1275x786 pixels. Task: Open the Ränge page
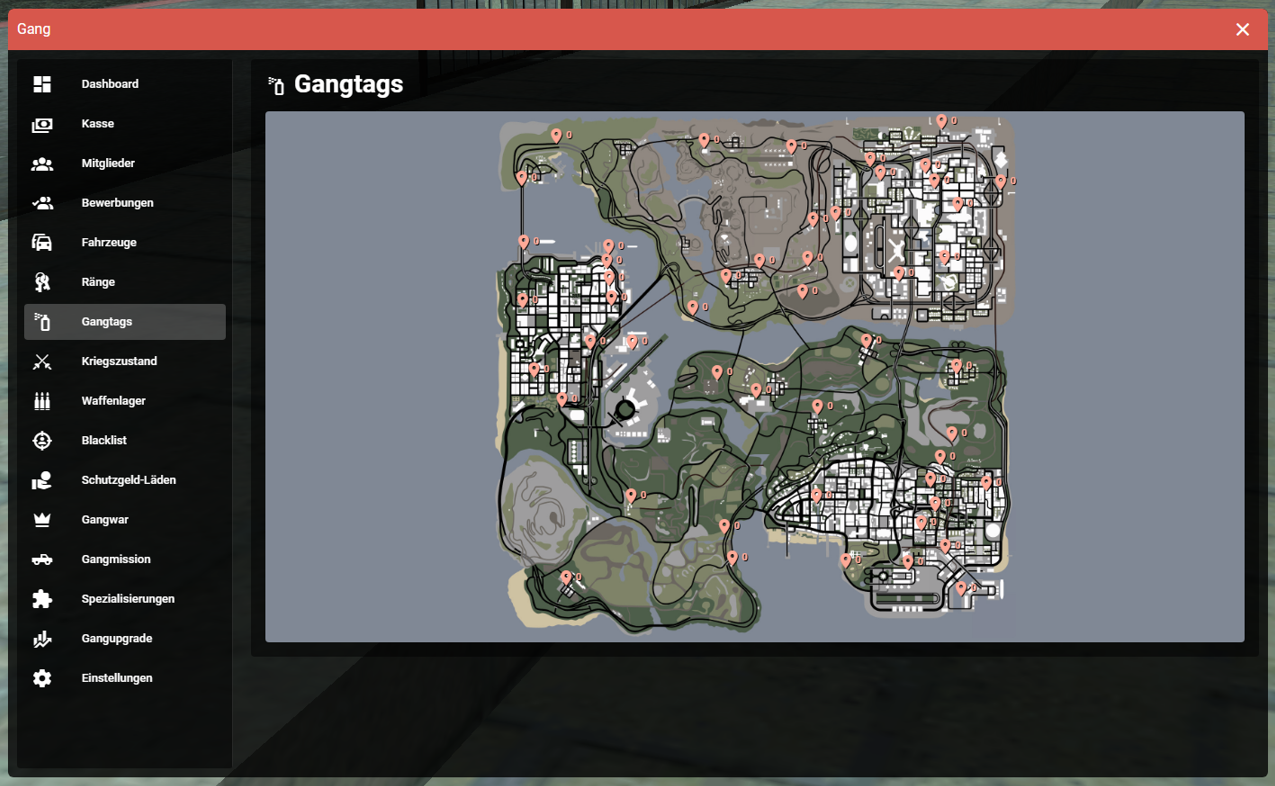coord(98,282)
